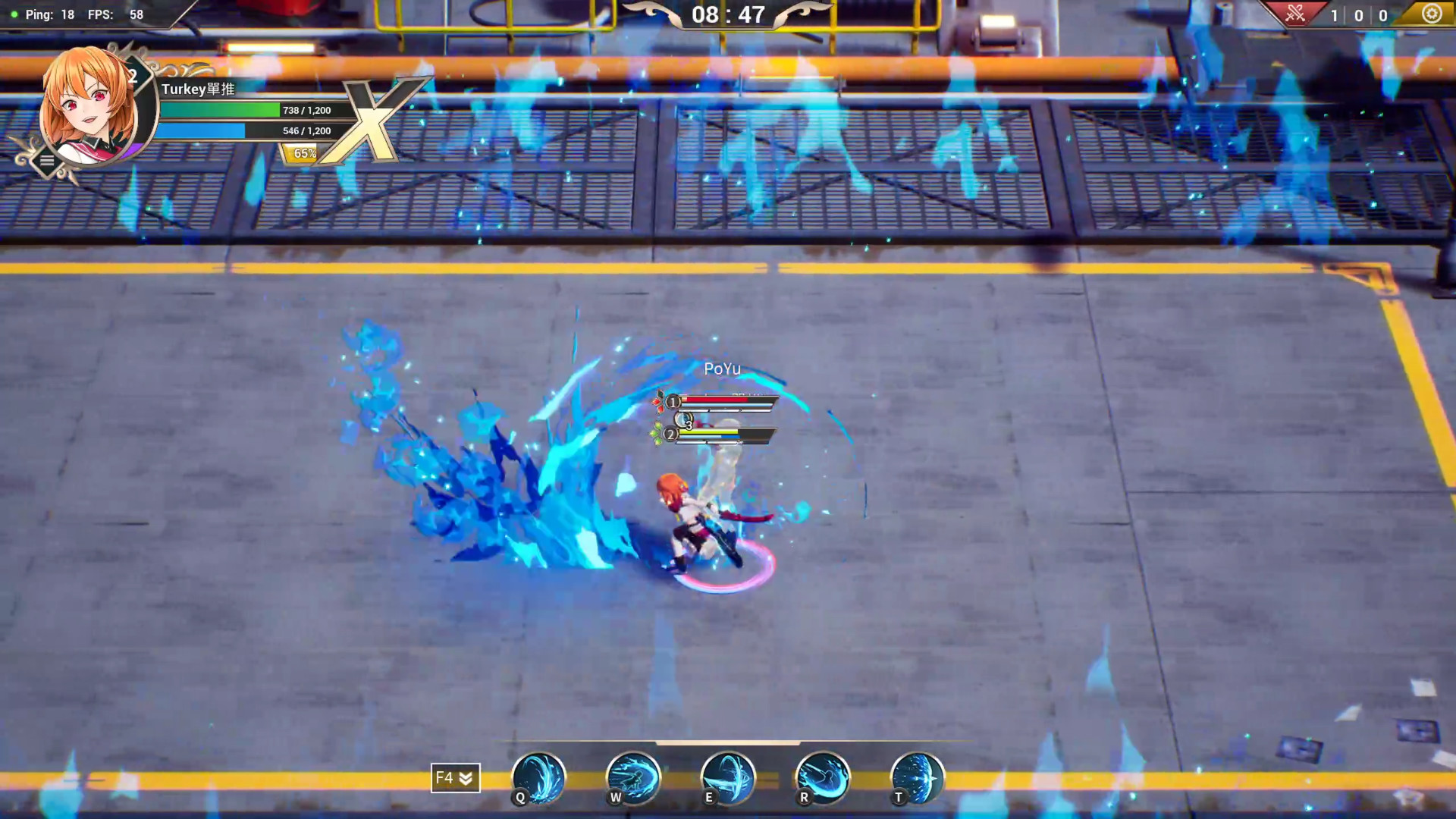
Task: Open the settings gear in top-right corner
Action: pos(1432,14)
